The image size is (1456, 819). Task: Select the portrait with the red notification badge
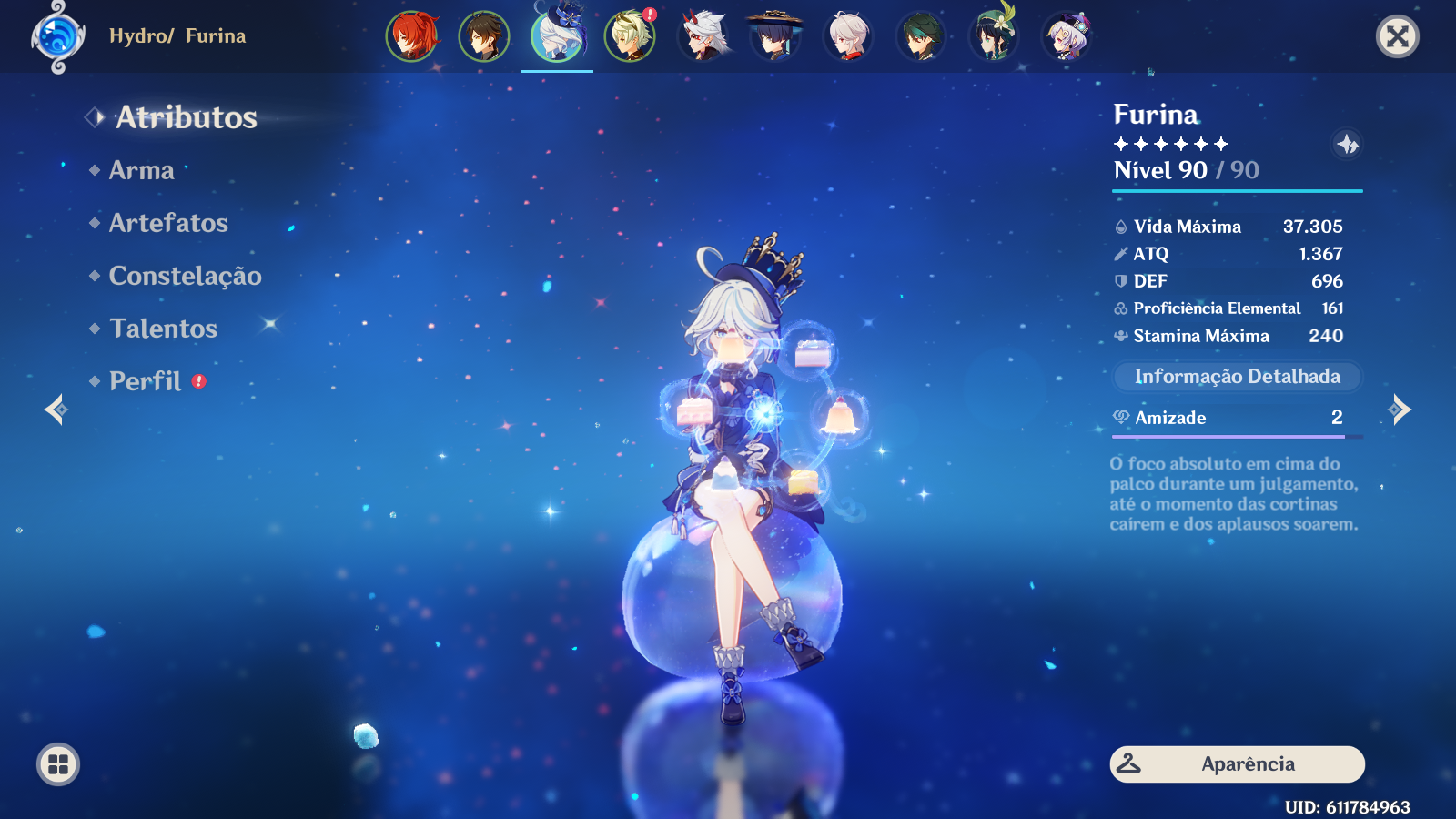628,38
